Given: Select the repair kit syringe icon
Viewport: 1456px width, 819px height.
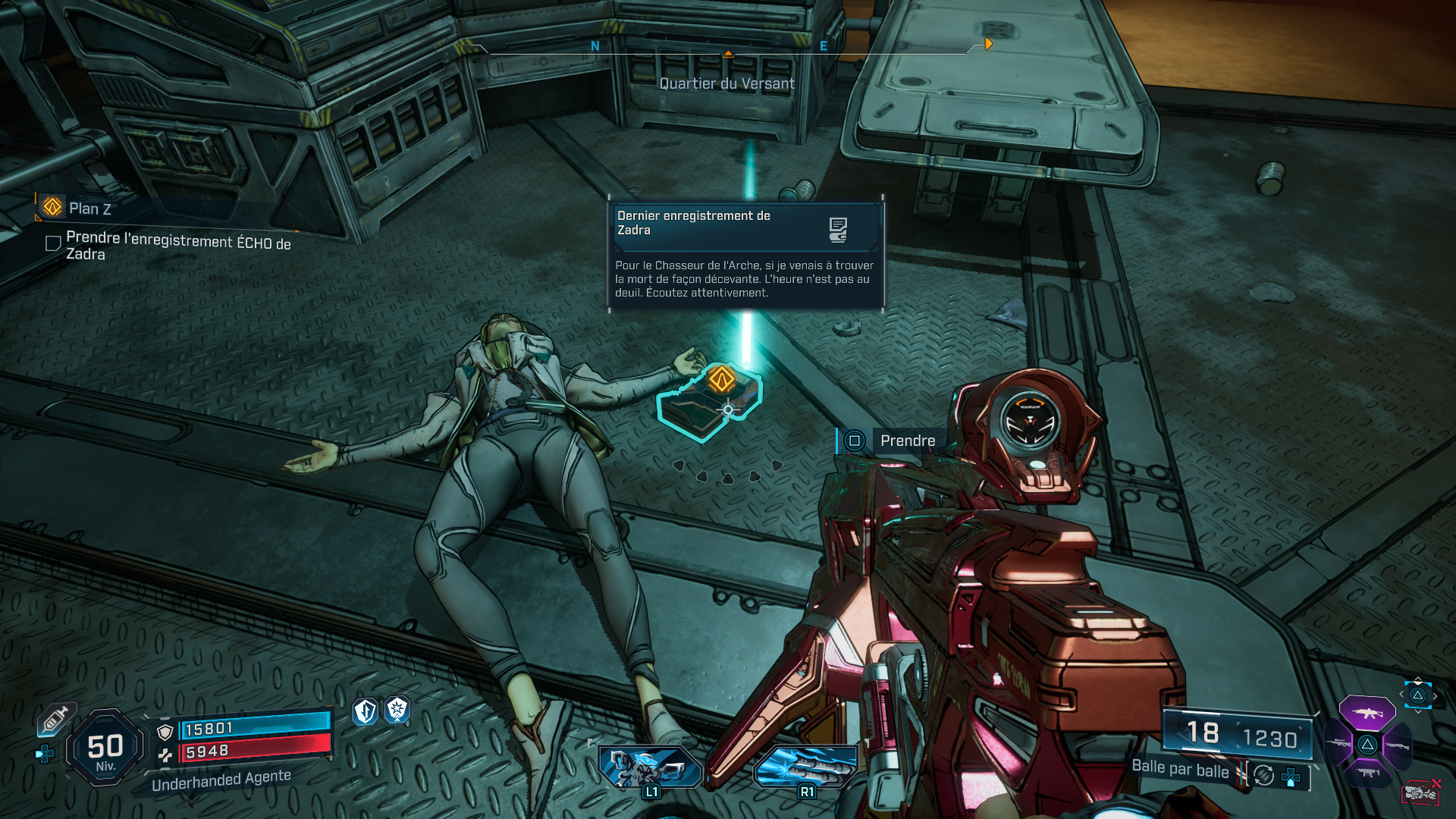Looking at the screenshot, I should click(x=55, y=718).
